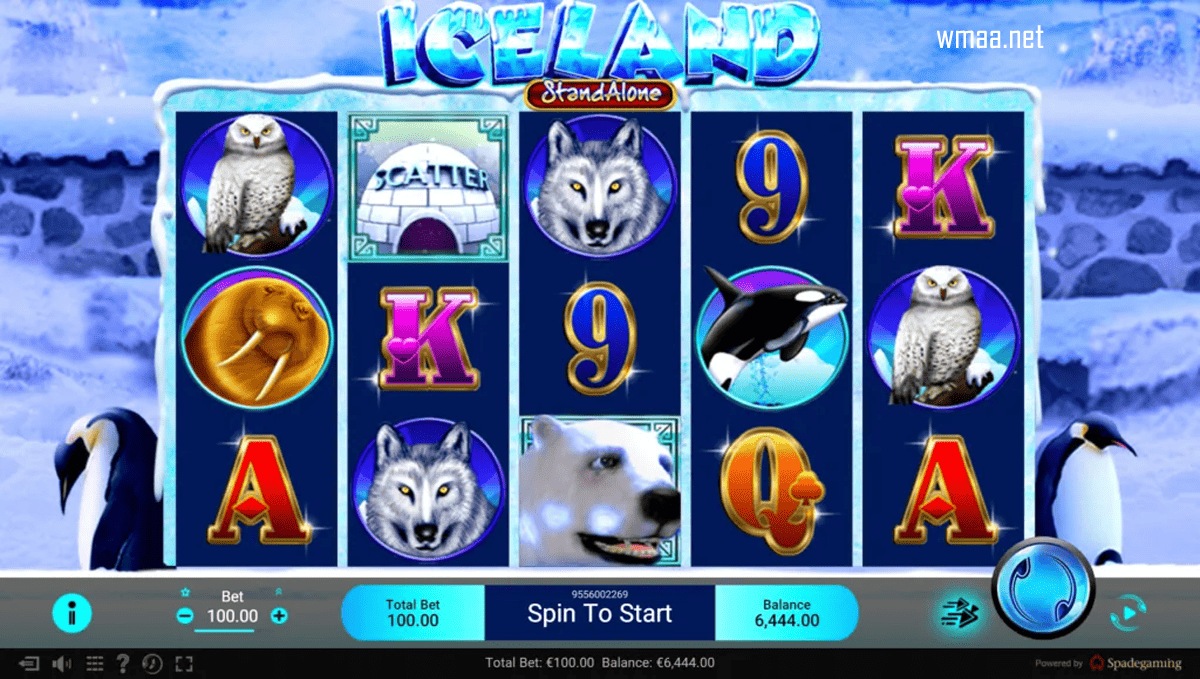Enable turbo spin with the fast-forward arrows icon
Viewport: 1200px width, 679px height.
(x=956, y=613)
